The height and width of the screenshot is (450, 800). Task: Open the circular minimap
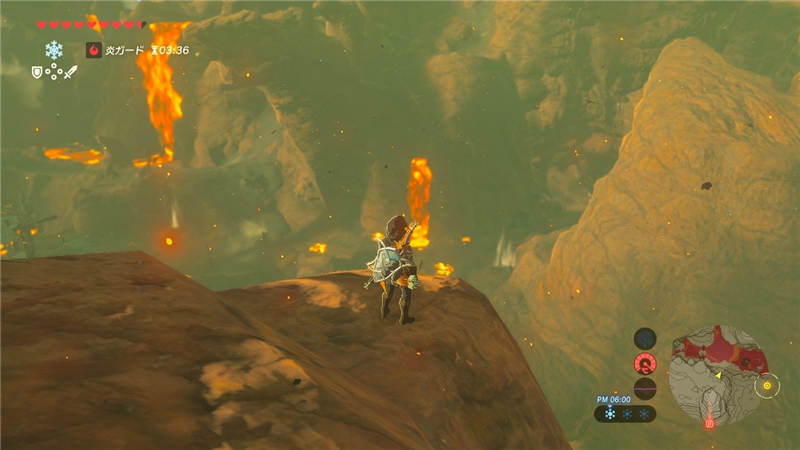pos(717,375)
